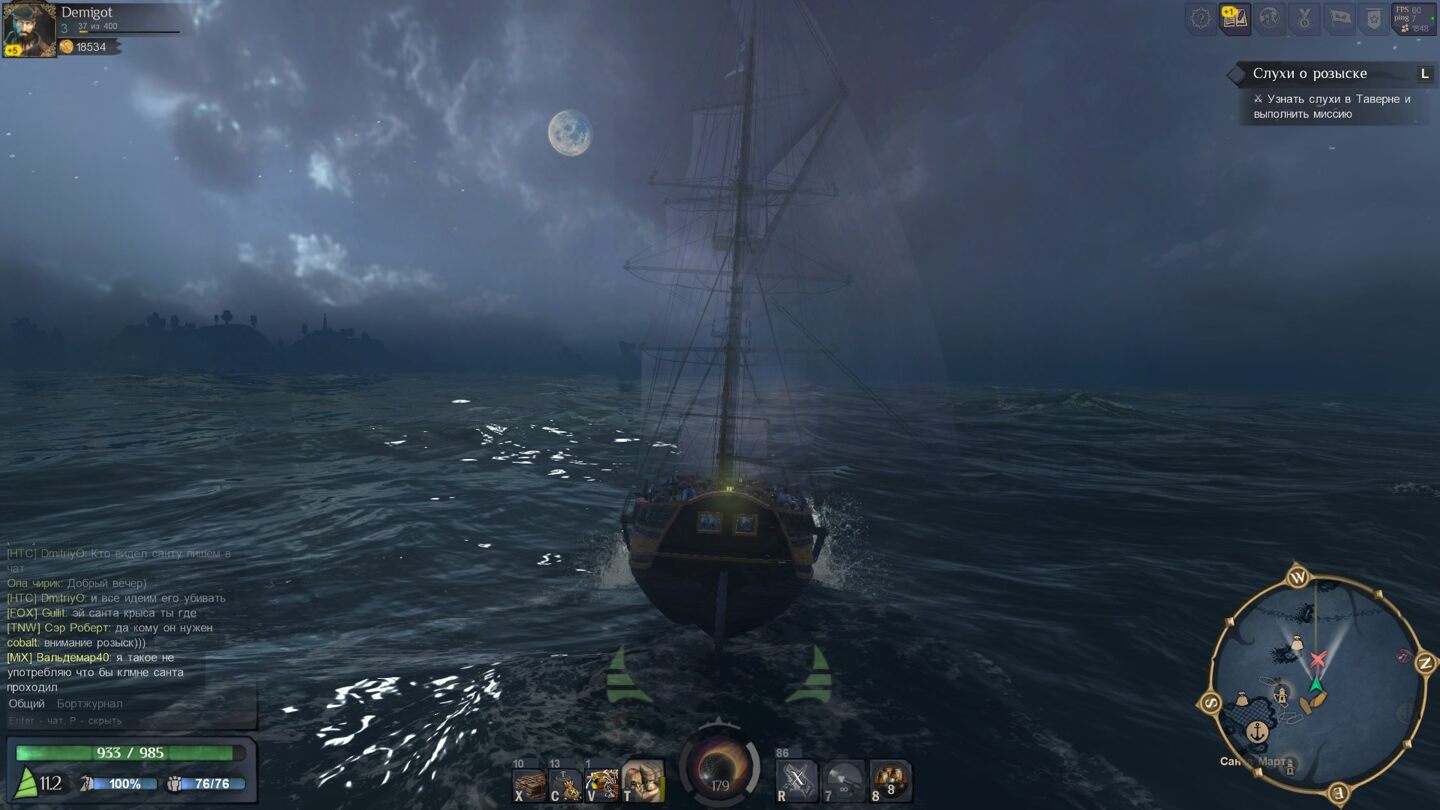Open the help question-mark icon
The height and width of the screenshot is (810, 1440).
[1201, 19]
